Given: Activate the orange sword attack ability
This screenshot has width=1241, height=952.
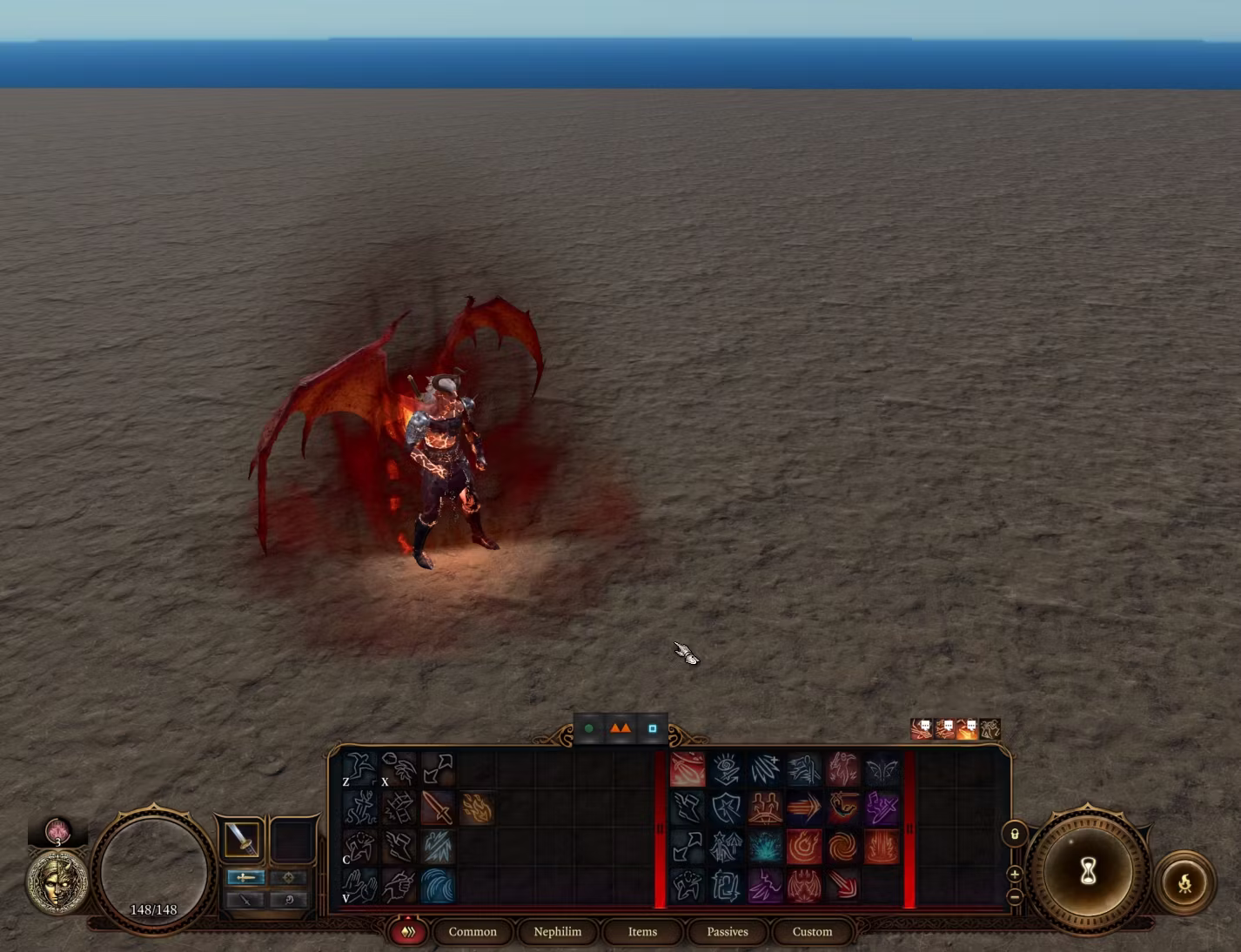Looking at the screenshot, I should (x=438, y=808).
